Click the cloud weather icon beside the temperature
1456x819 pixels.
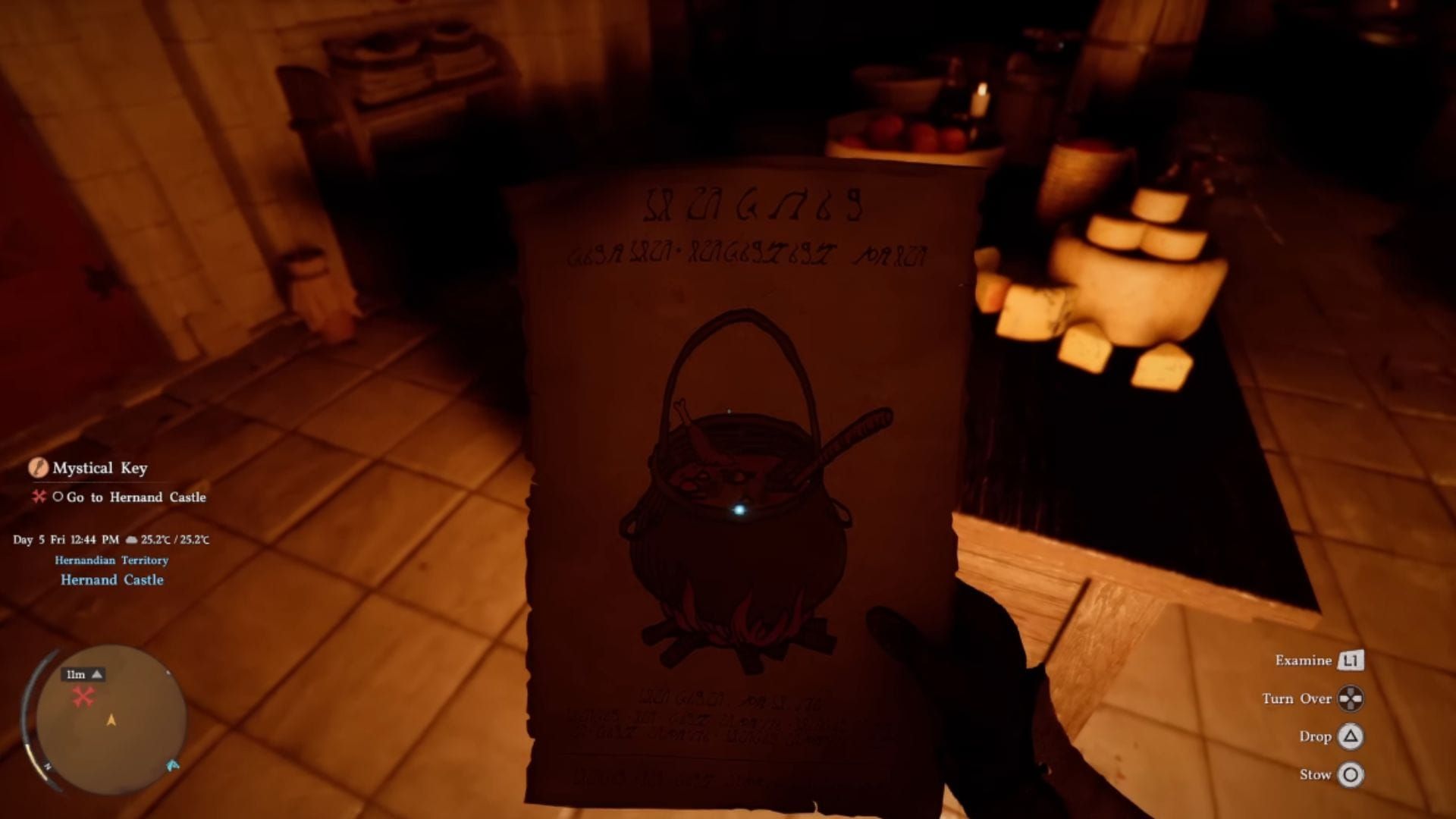tap(130, 541)
